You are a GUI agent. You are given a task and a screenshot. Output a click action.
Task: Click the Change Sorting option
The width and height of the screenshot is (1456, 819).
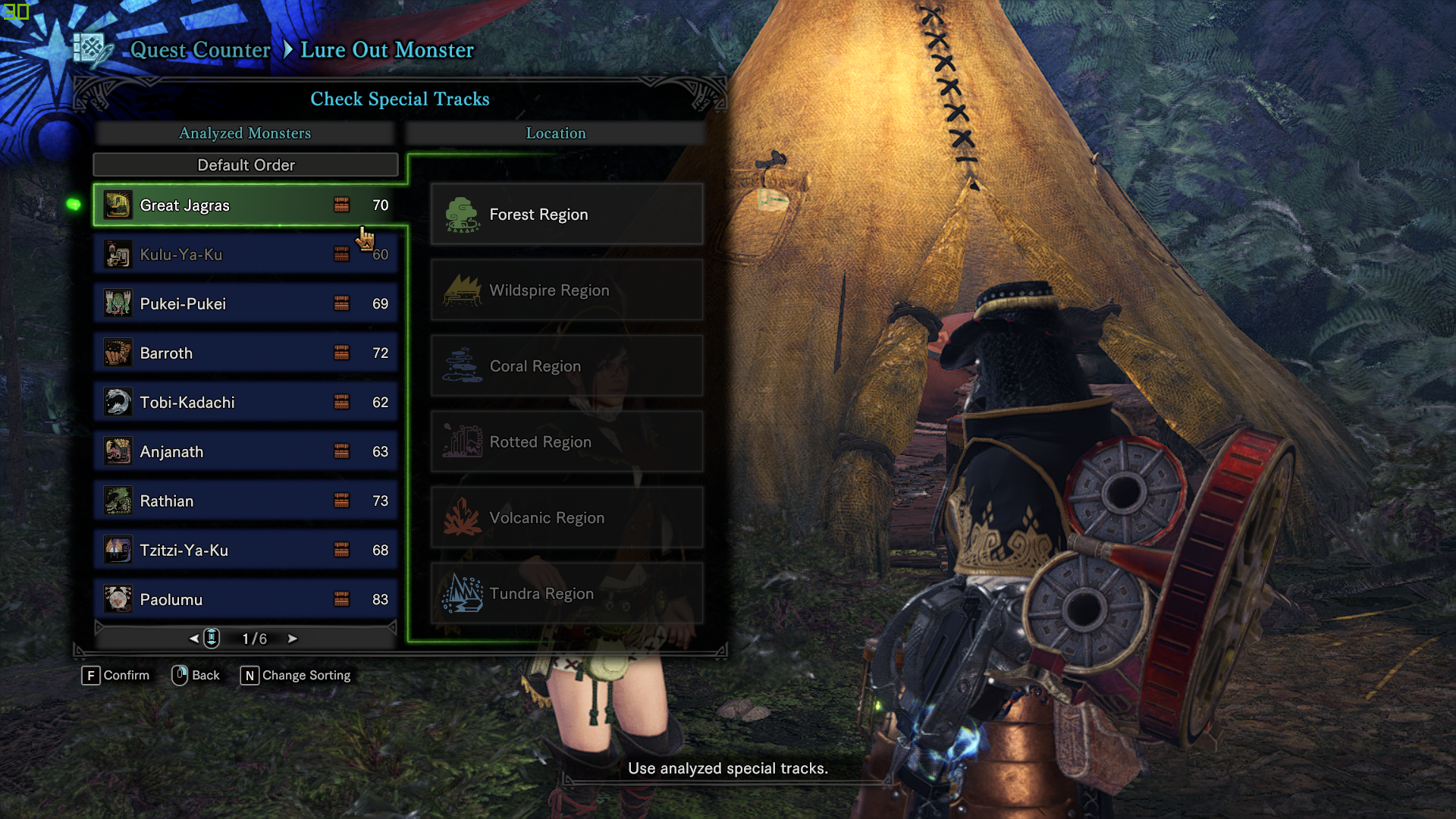(x=296, y=676)
